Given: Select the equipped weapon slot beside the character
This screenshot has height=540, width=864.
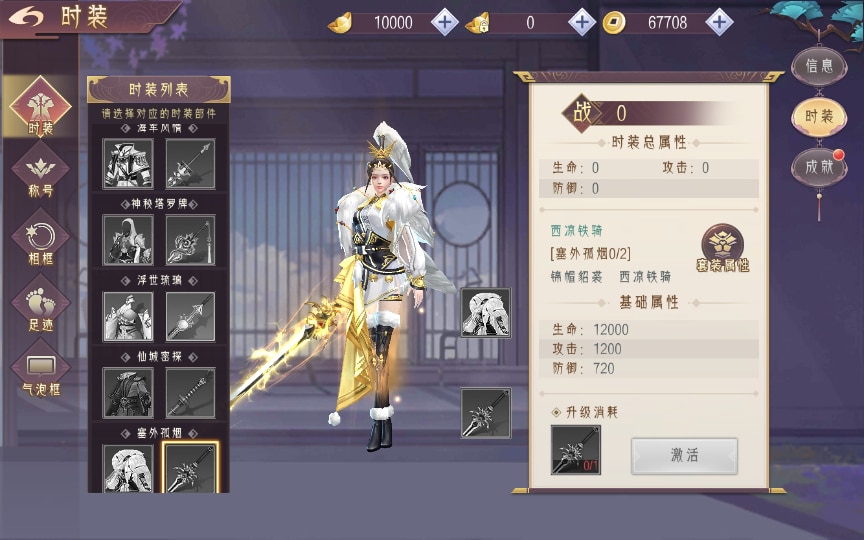Looking at the screenshot, I should [486, 412].
